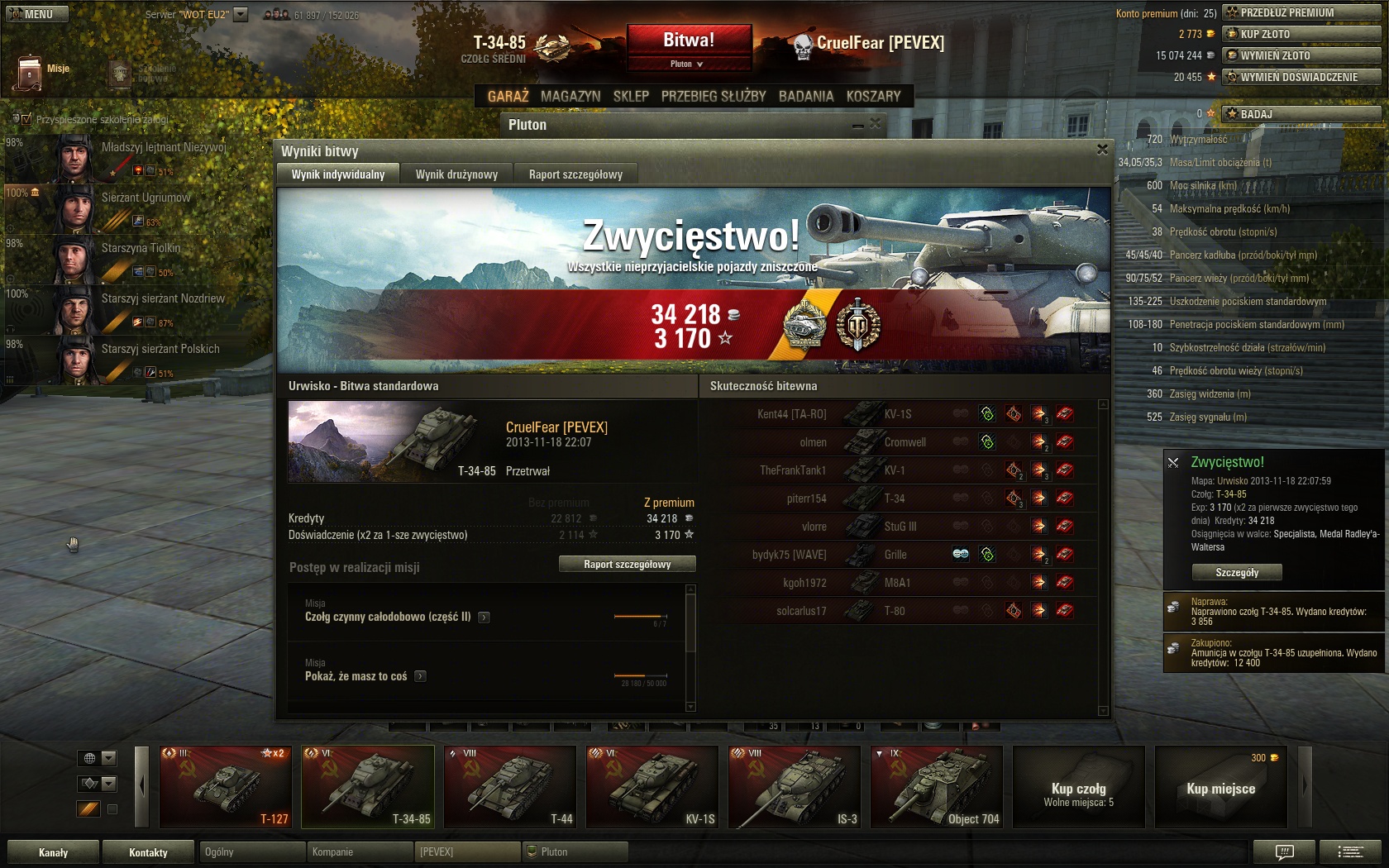This screenshot has height=868, width=1389.
Task: Open the Kanały channels button
Action: (54, 852)
